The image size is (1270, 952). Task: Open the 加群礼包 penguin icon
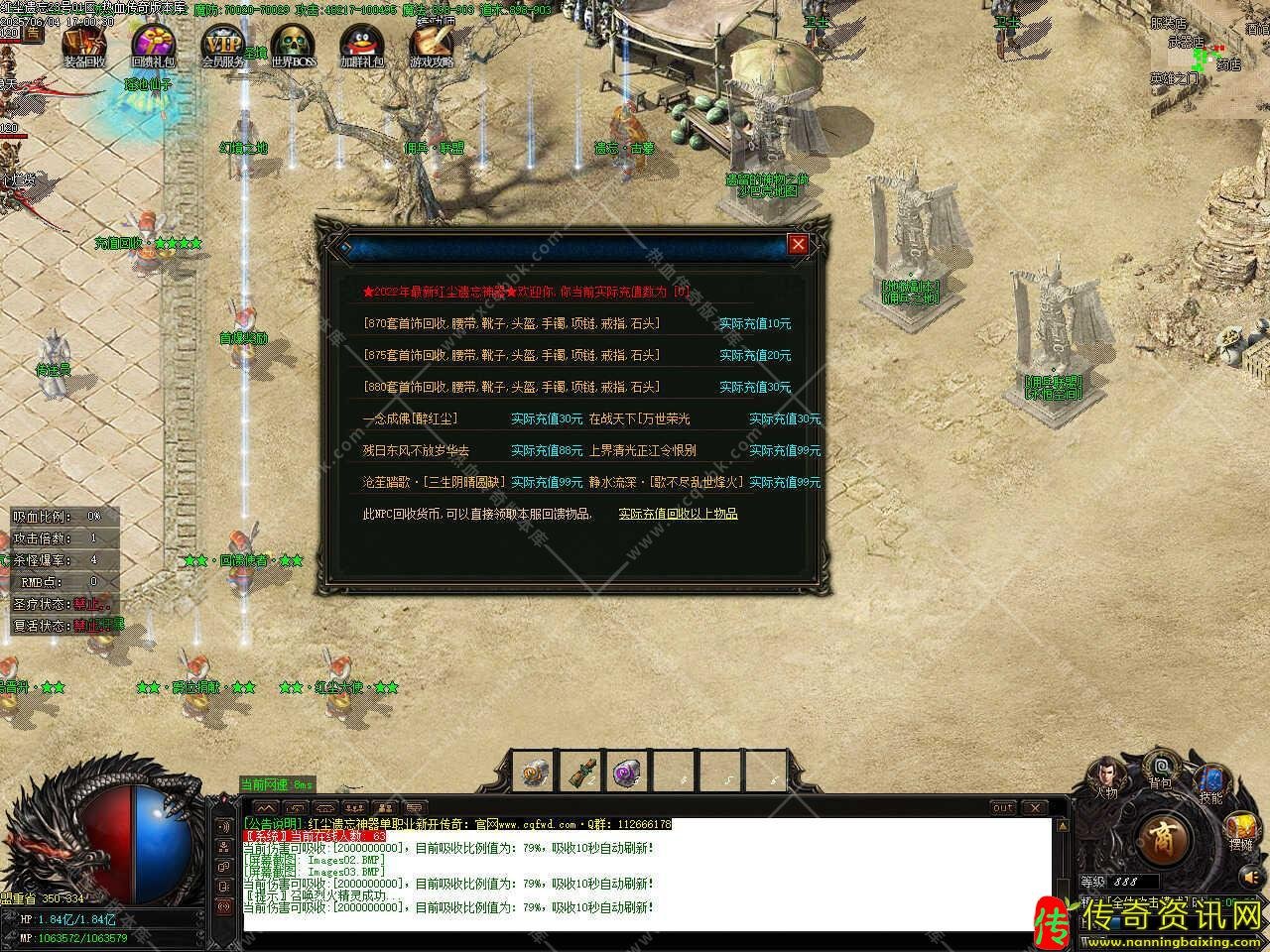361,44
